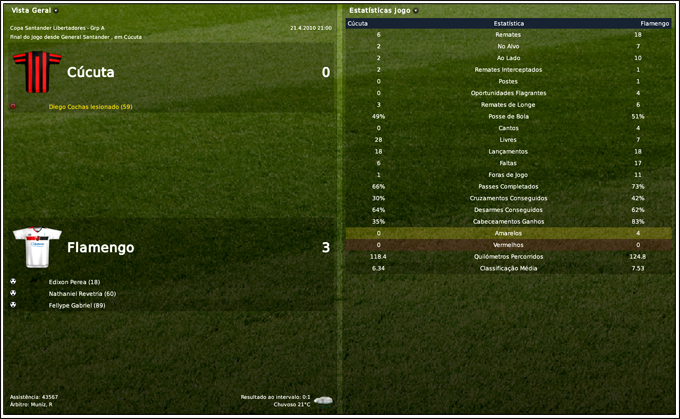The height and width of the screenshot is (419, 680).
Task: Select the Flamengo team name
Action: click(x=100, y=247)
